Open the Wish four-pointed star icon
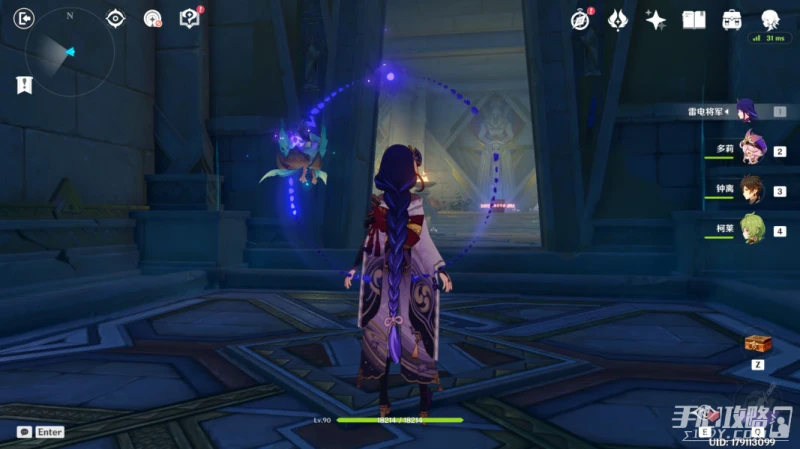Viewport: 800px width, 449px height. click(656, 19)
